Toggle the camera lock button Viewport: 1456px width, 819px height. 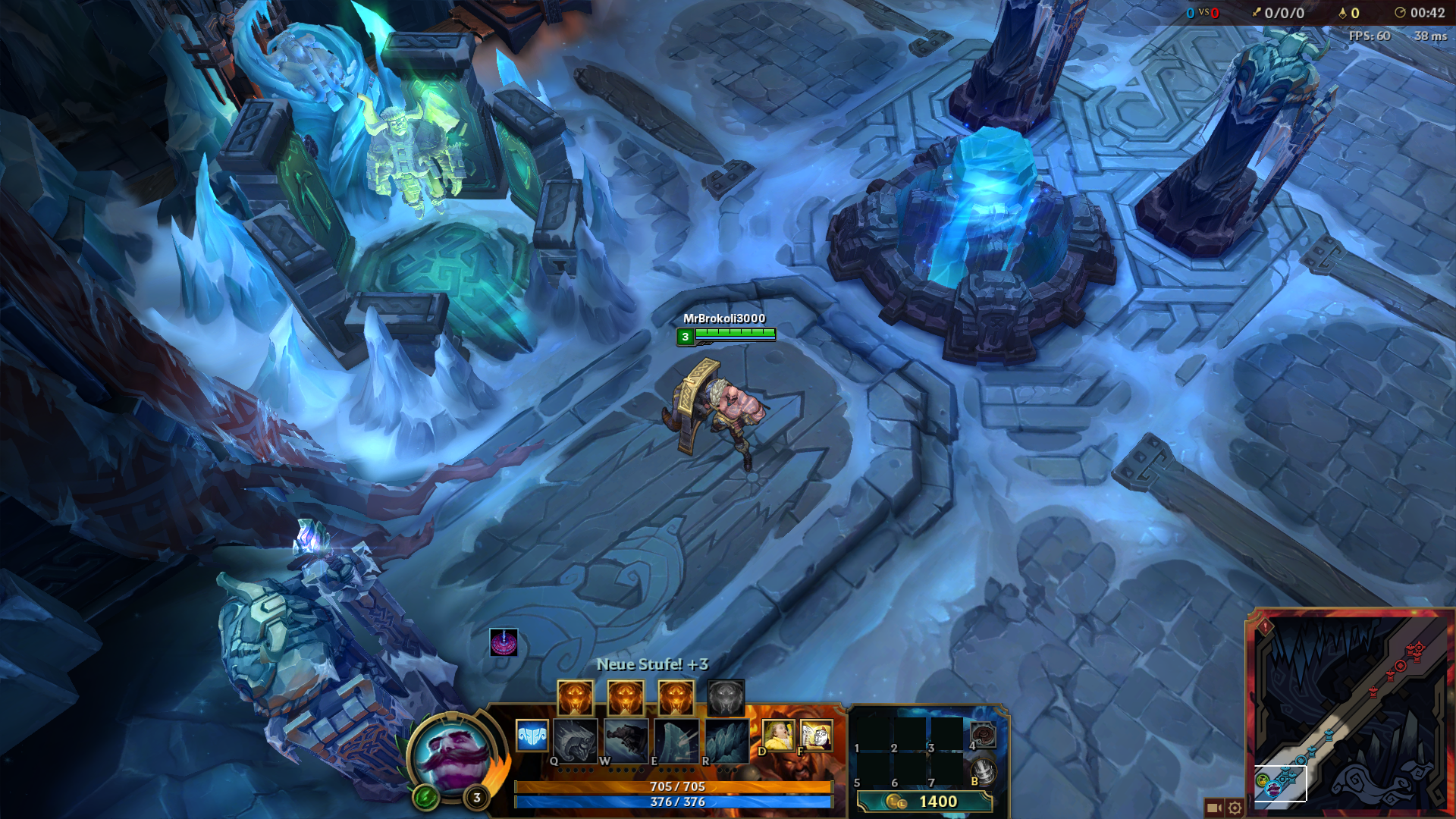coord(1213,808)
